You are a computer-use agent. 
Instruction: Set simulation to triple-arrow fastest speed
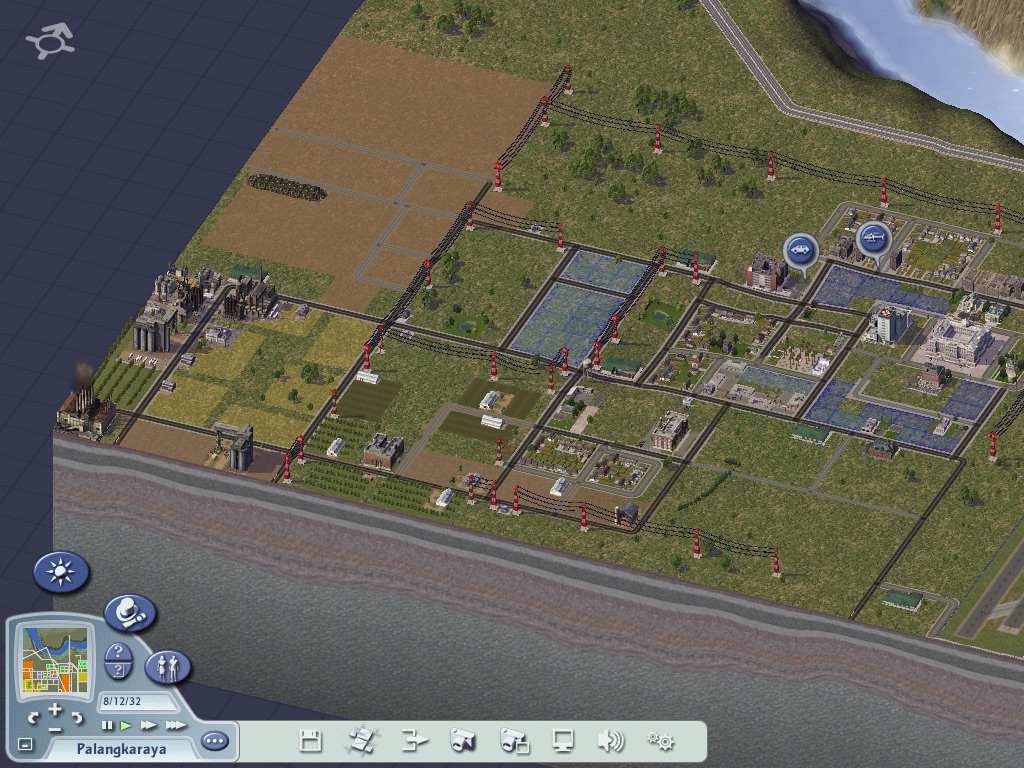(x=176, y=725)
